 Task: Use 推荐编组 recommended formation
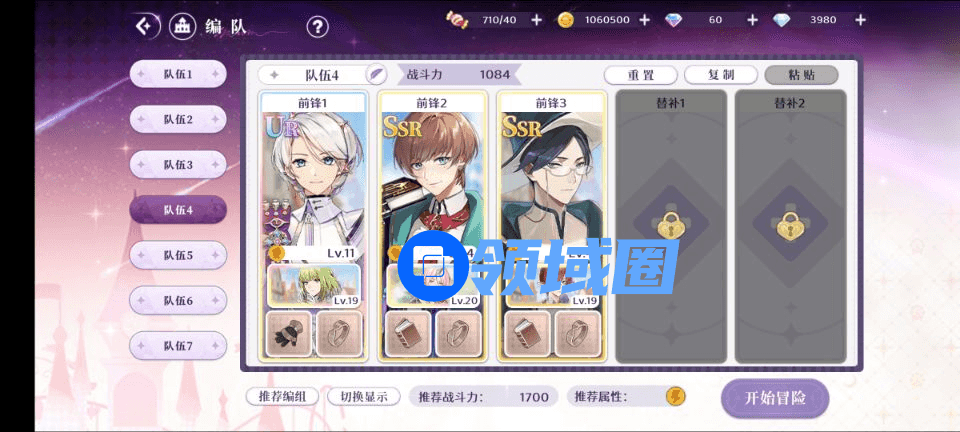tap(283, 397)
